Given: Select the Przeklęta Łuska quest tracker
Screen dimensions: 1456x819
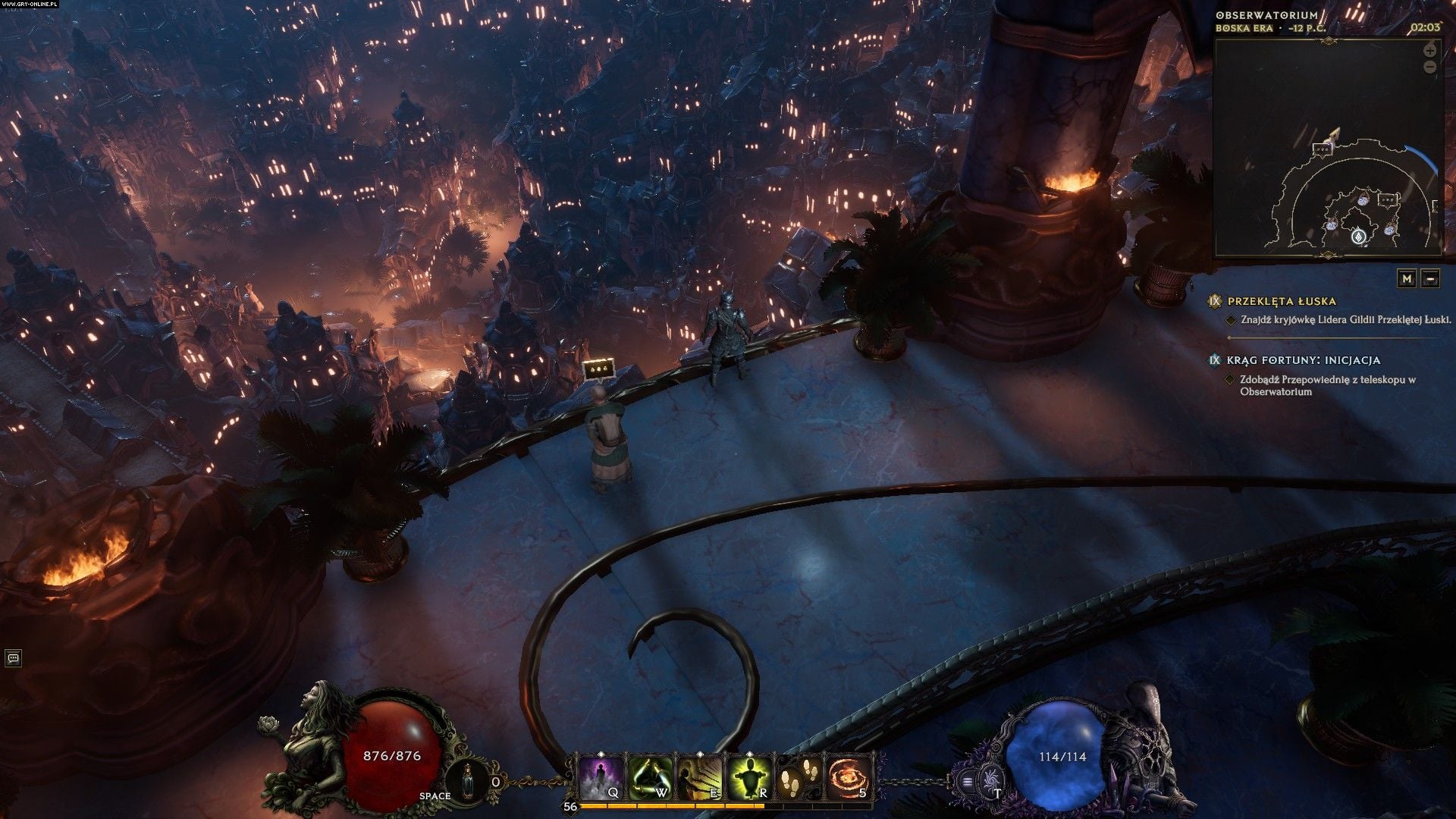Looking at the screenshot, I should [1282, 301].
